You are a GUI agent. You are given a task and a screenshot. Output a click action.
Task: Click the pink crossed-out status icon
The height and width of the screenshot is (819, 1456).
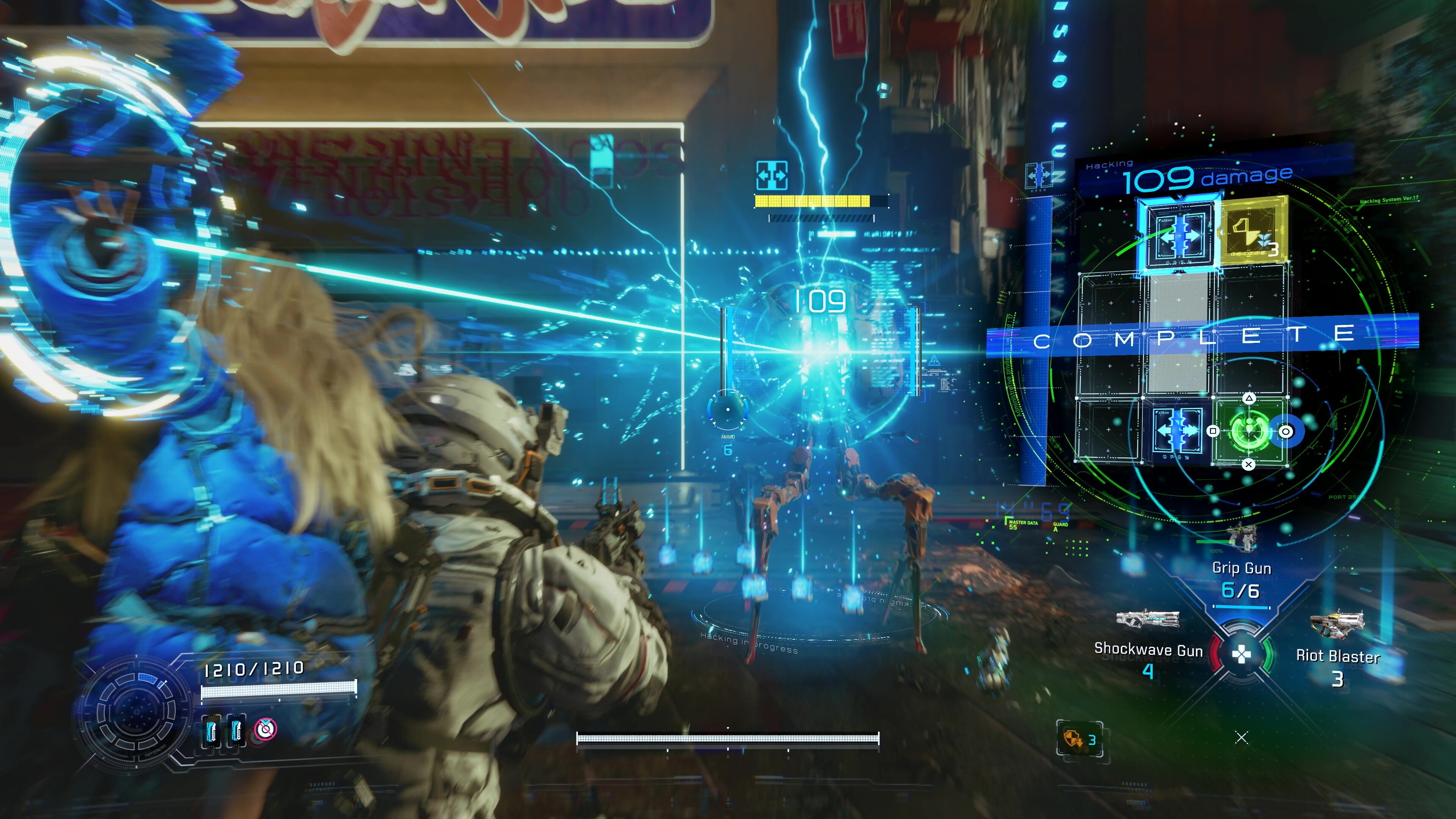click(x=265, y=729)
